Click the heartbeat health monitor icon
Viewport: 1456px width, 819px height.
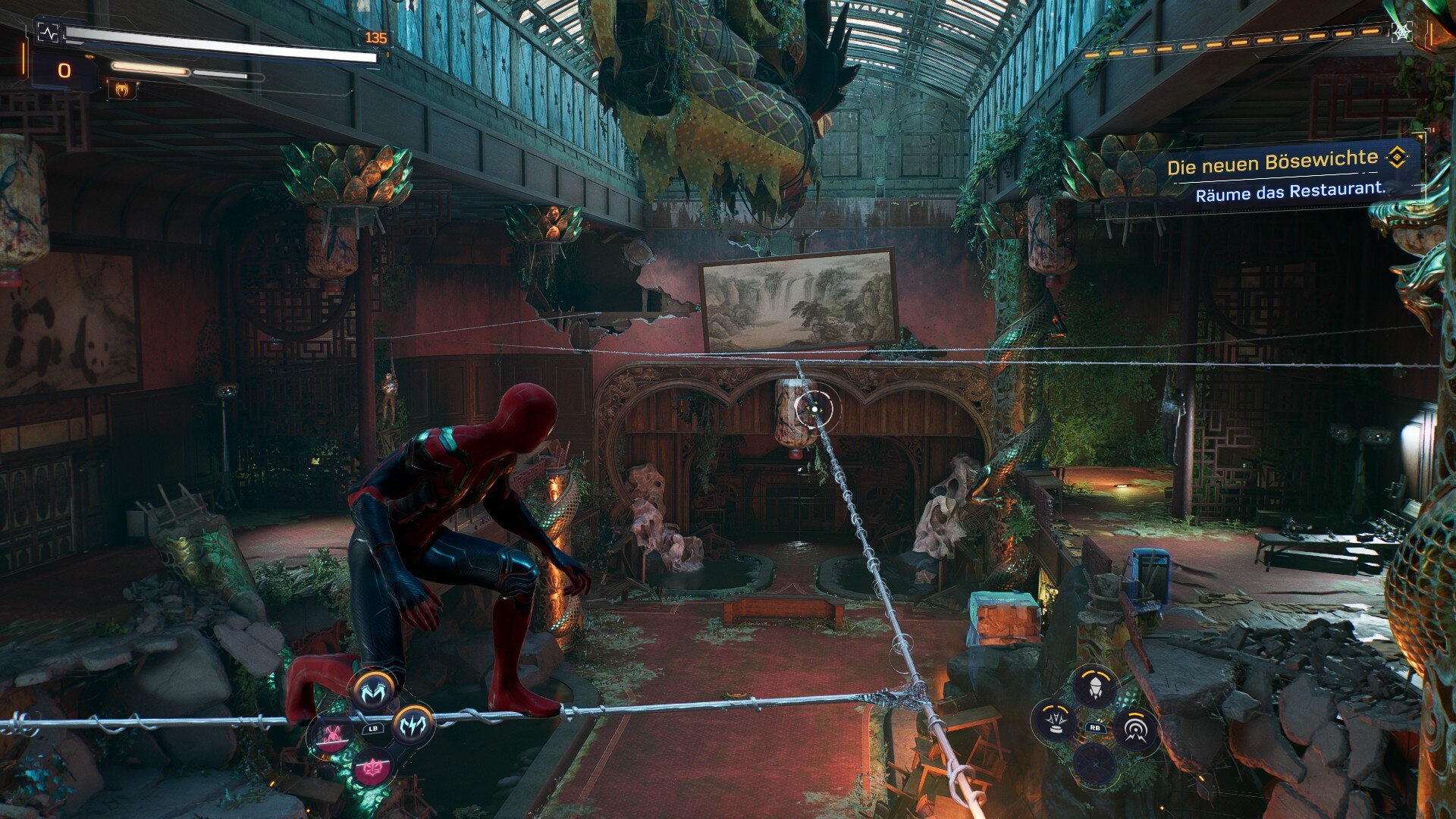[47, 33]
